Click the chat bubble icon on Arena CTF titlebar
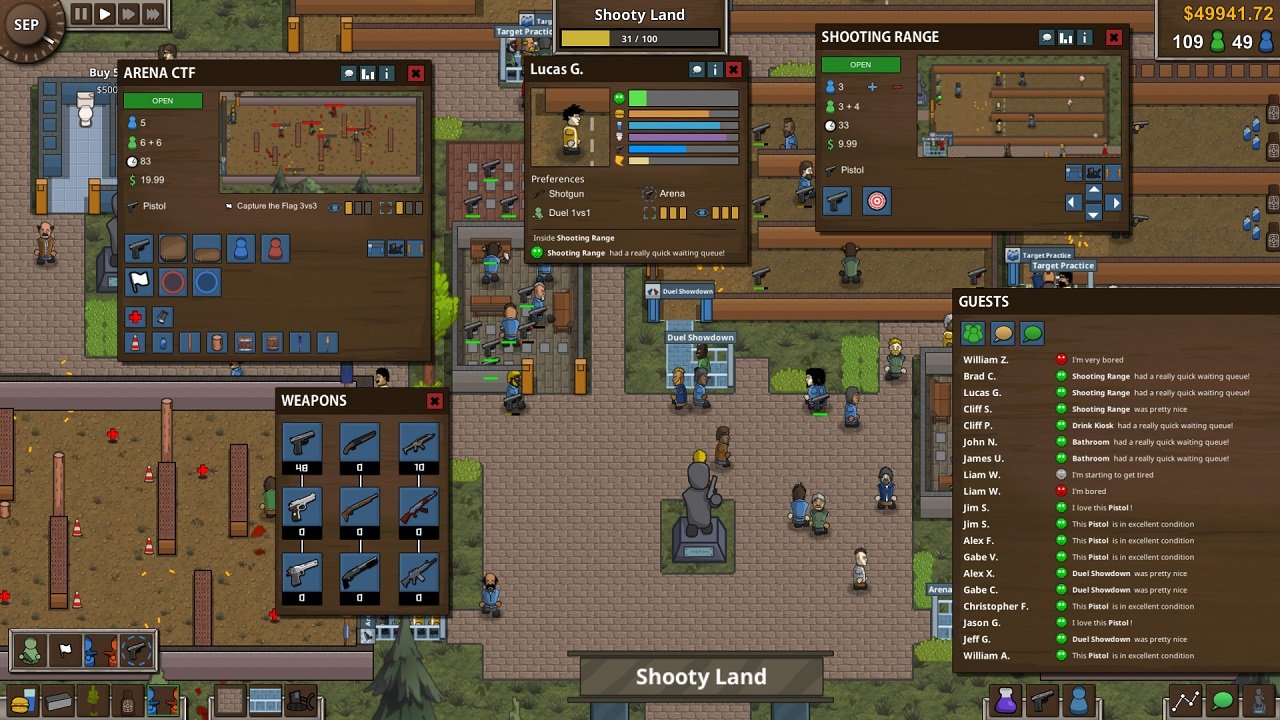Viewport: 1280px width, 720px height. (x=349, y=73)
